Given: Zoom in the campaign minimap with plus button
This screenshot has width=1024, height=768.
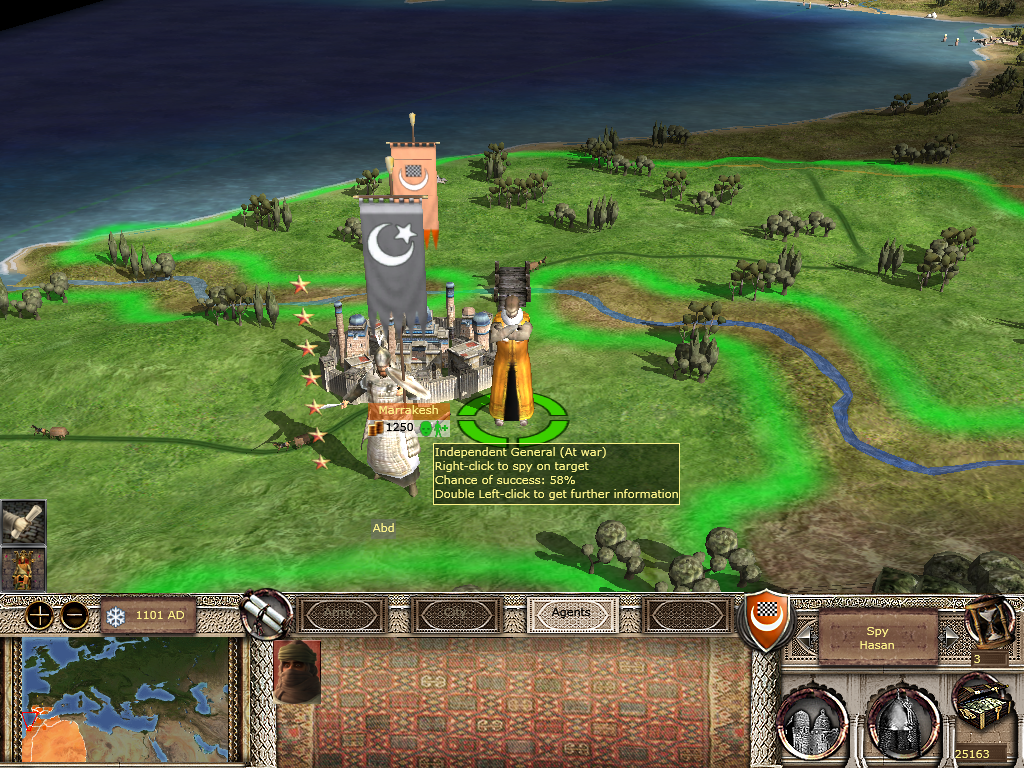Looking at the screenshot, I should click(x=39, y=615).
